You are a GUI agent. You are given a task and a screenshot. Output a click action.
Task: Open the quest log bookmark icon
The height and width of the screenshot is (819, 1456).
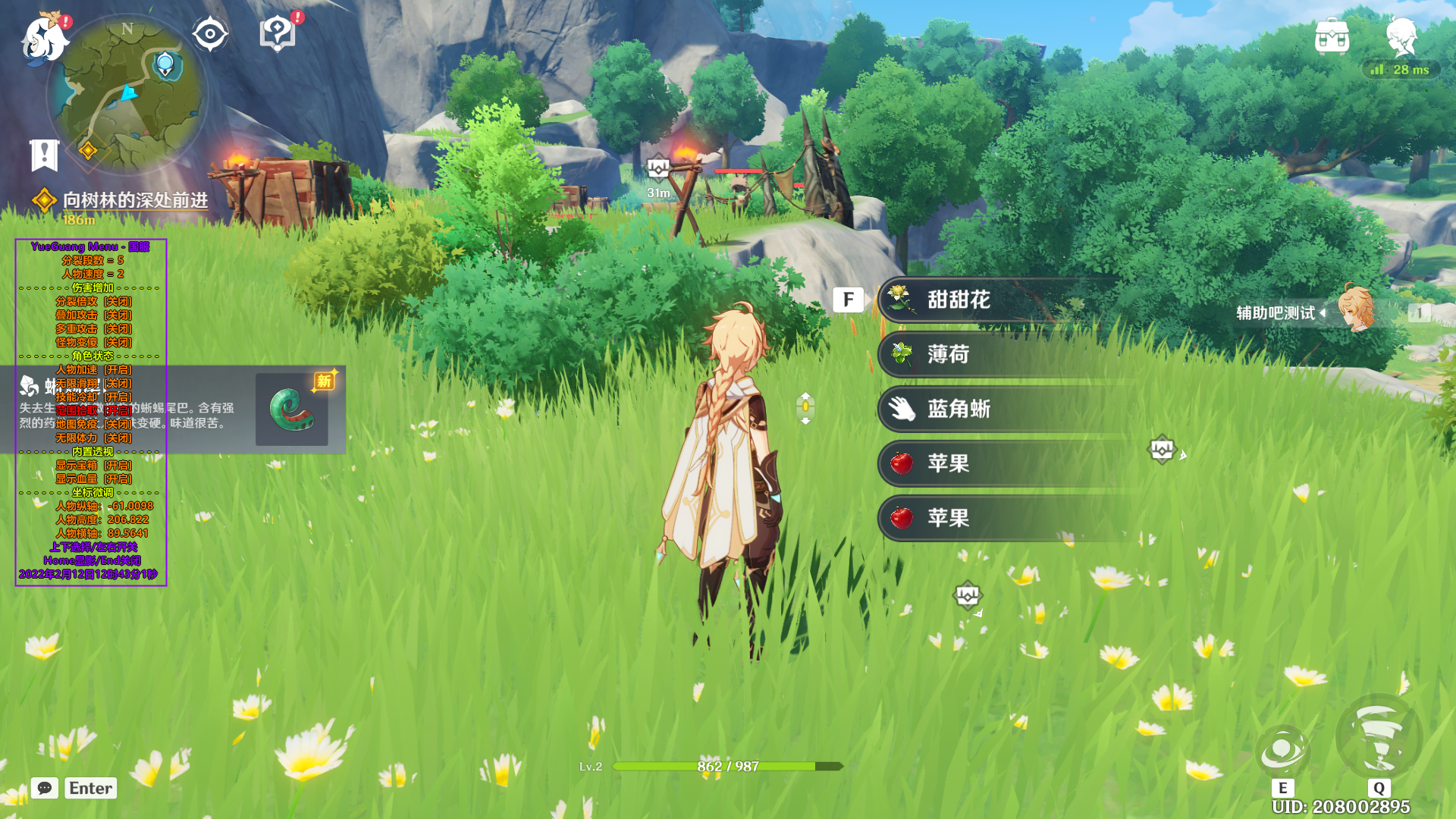tap(44, 155)
